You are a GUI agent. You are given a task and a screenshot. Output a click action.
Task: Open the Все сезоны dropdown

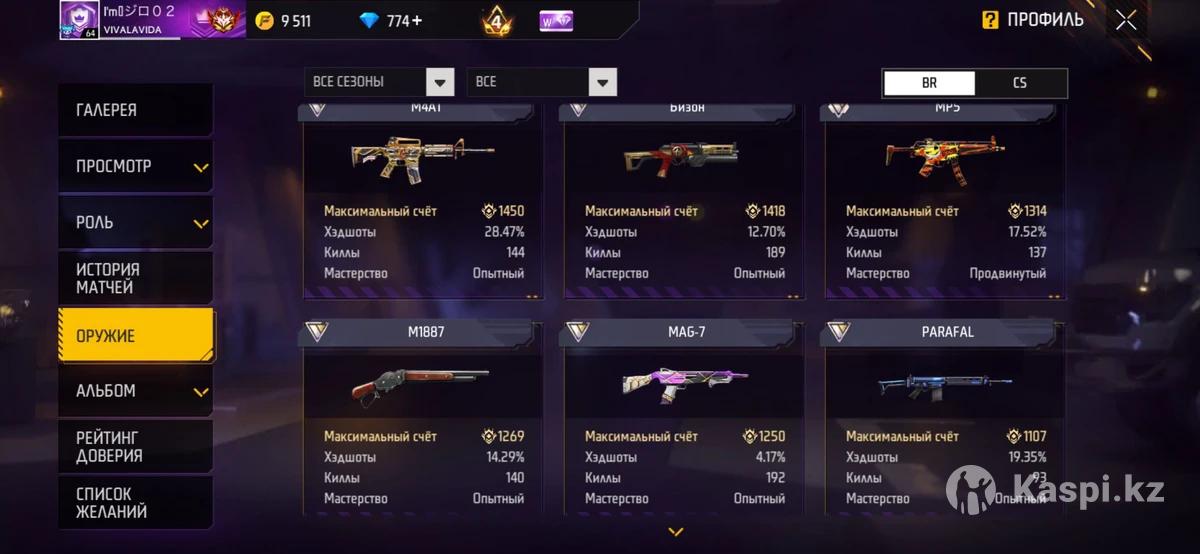coord(380,82)
